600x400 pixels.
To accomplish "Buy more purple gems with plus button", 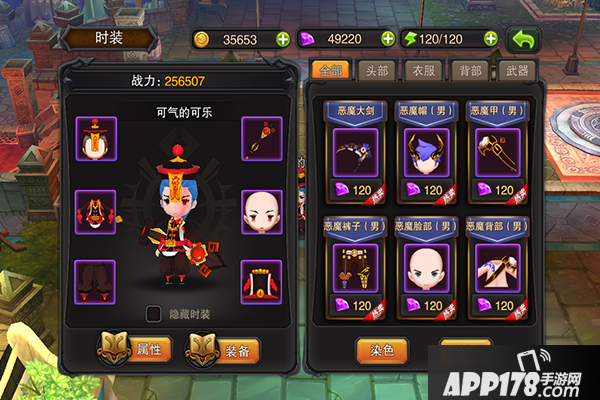I will pos(388,39).
